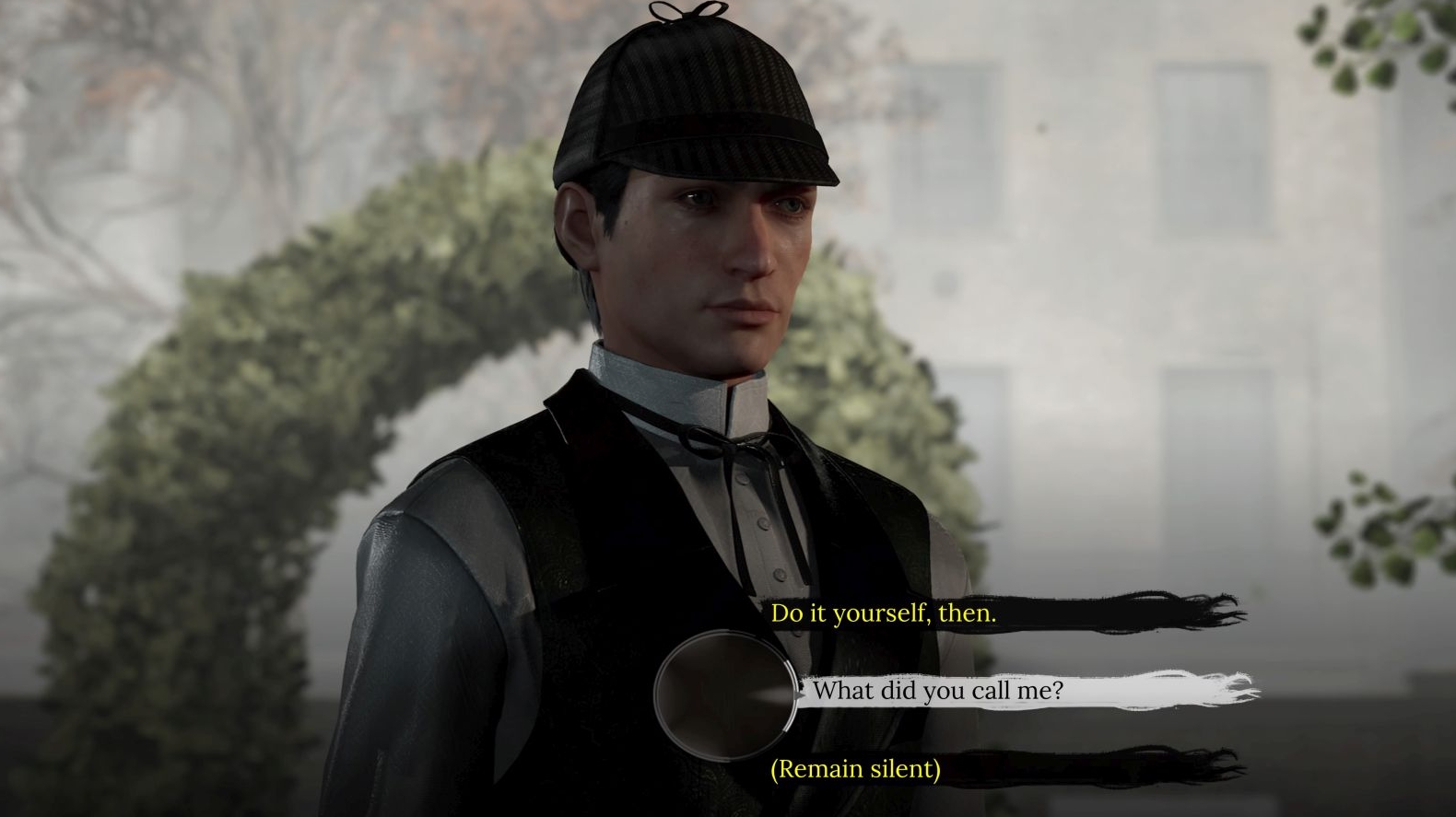Pick the '(Remain silent)' dialogue choice
This screenshot has width=1456, height=817.
coord(855,768)
